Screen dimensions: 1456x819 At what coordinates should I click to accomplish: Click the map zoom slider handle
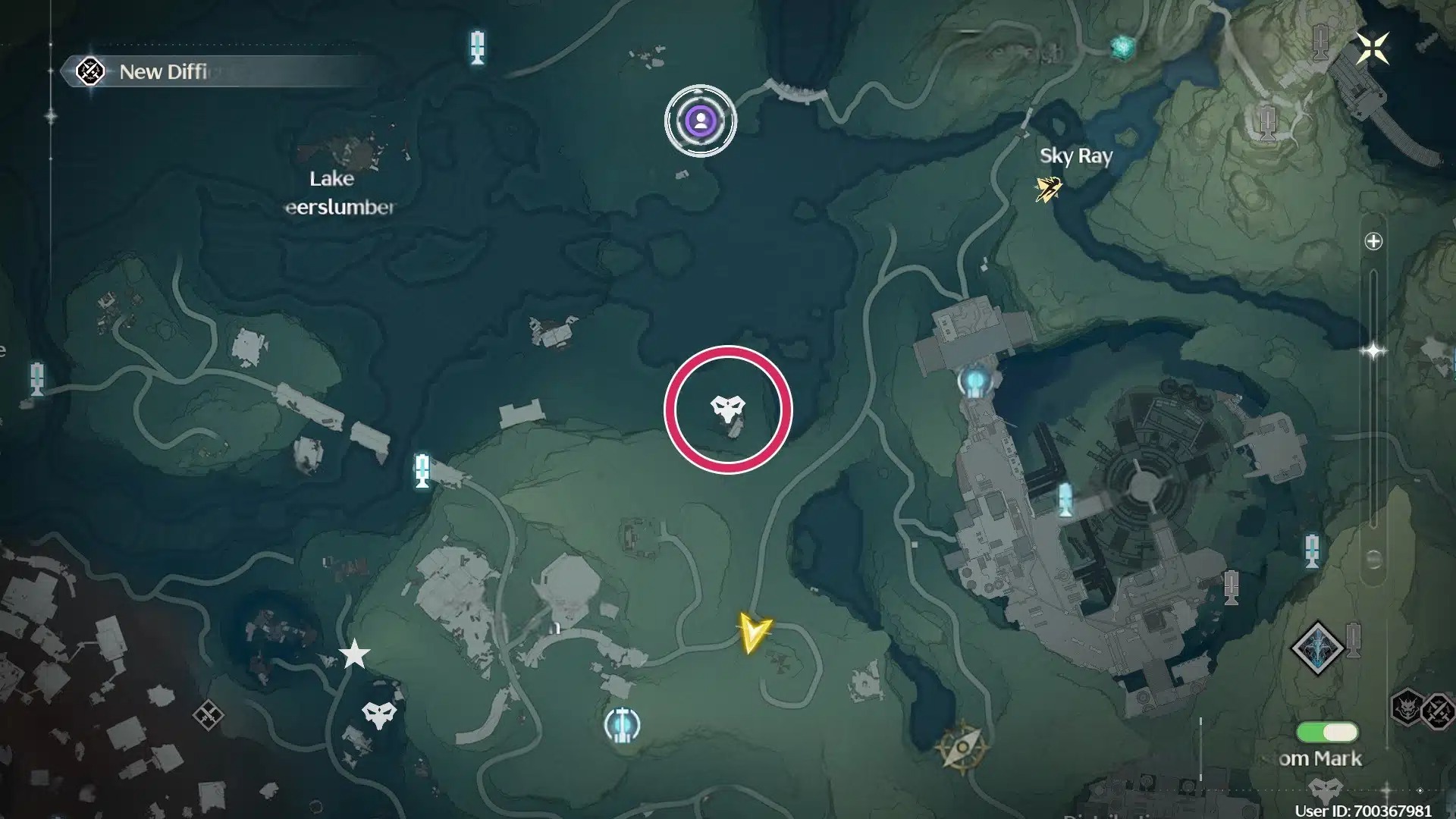pyautogui.click(x=1373, y=351)
